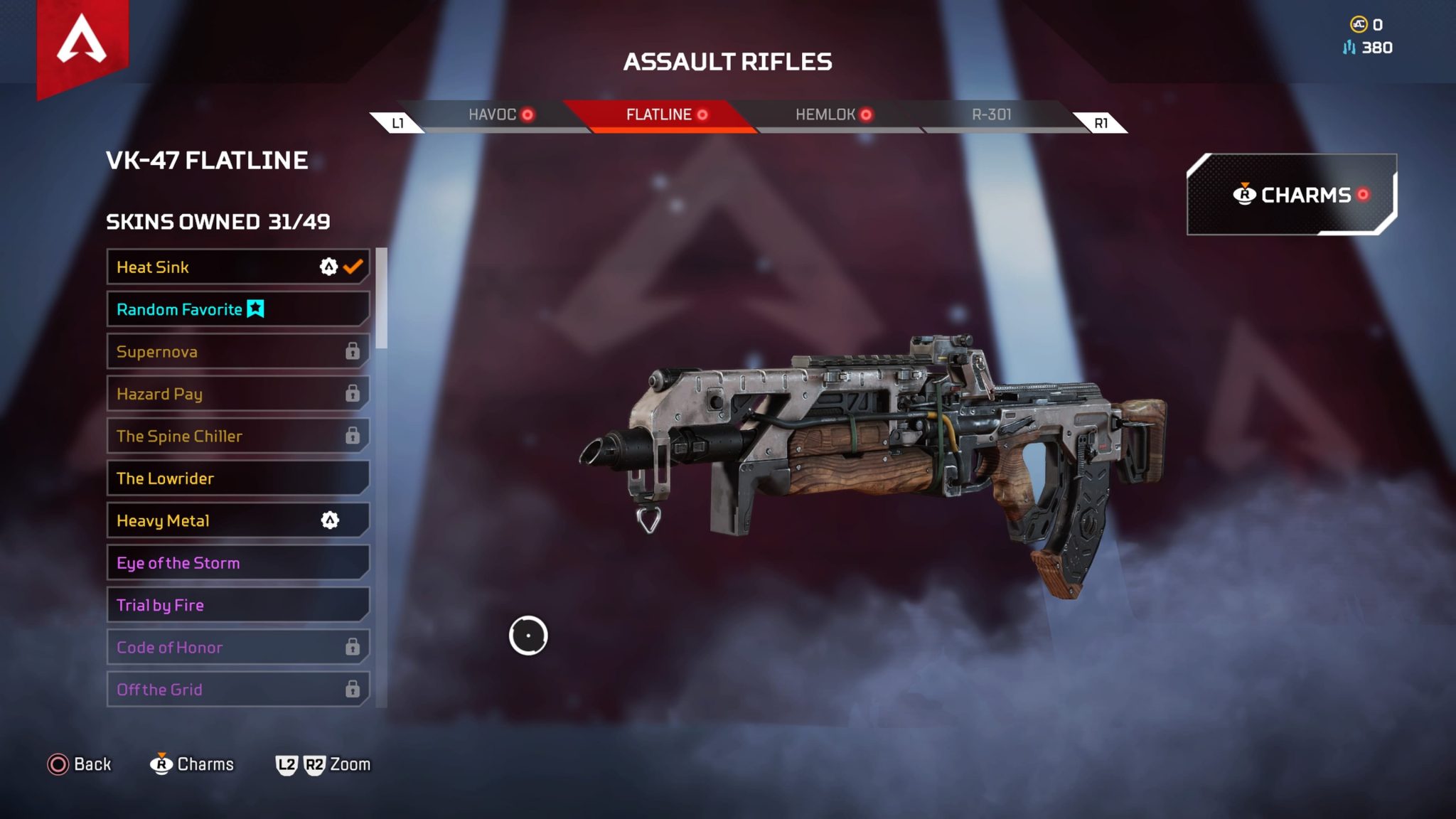Screen dimensions: 1456x819
Task: Go back using the Back button
Action: [80, 764]
